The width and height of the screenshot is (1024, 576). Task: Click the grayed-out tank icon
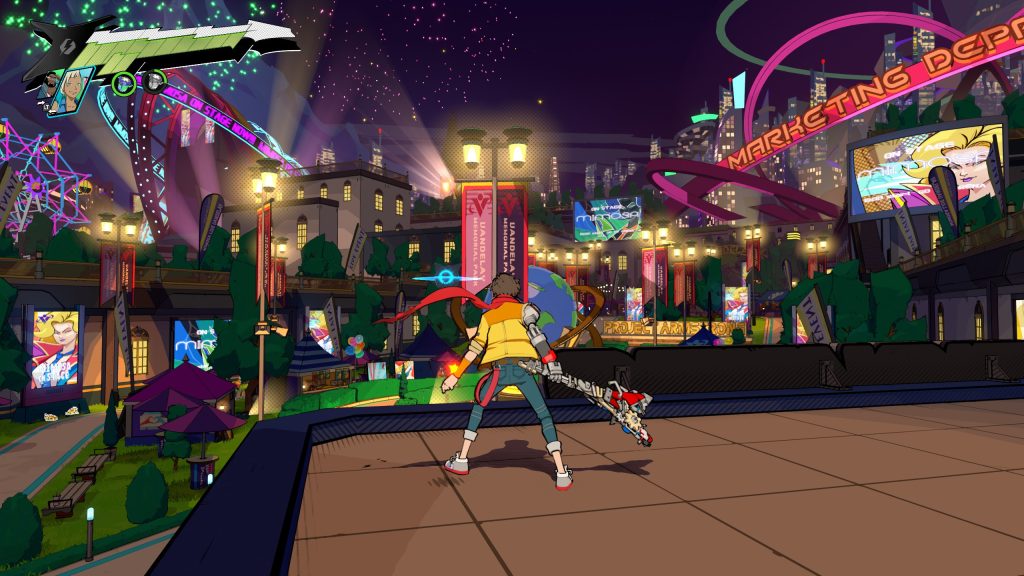153,82
